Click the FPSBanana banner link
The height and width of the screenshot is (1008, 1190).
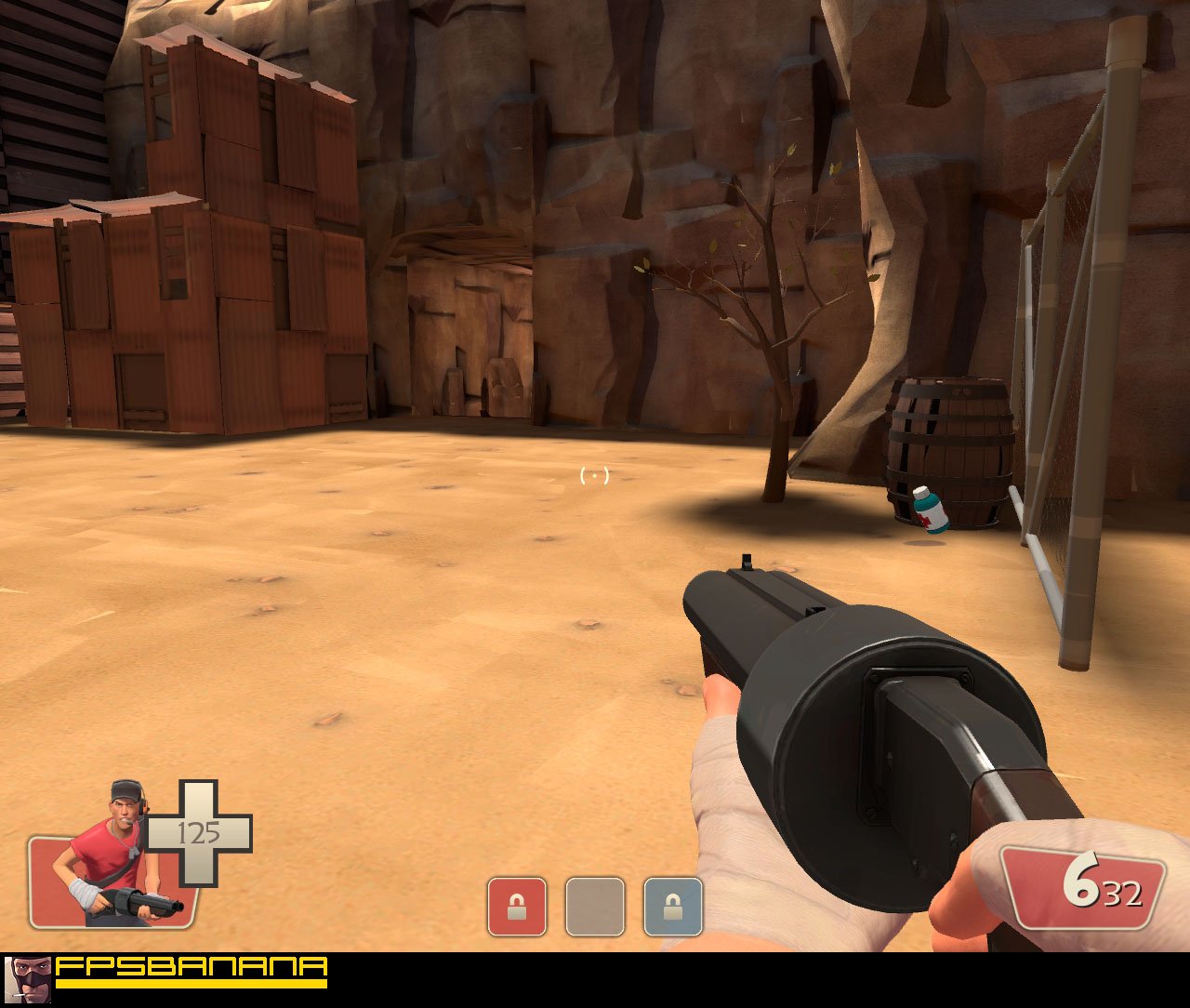point(186,974)
